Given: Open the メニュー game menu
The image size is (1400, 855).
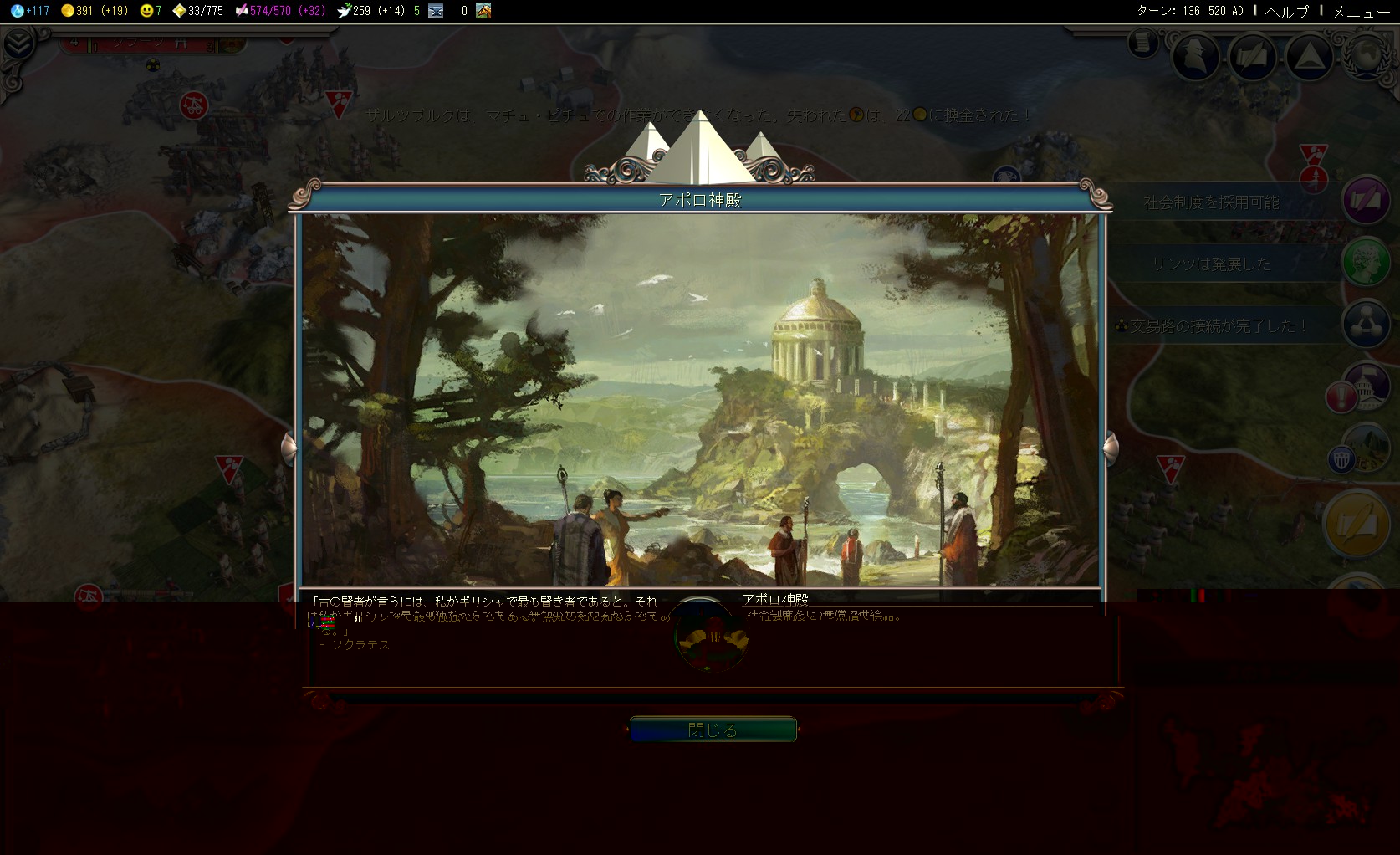Looking at the screenshot, I should [1360, 11].
